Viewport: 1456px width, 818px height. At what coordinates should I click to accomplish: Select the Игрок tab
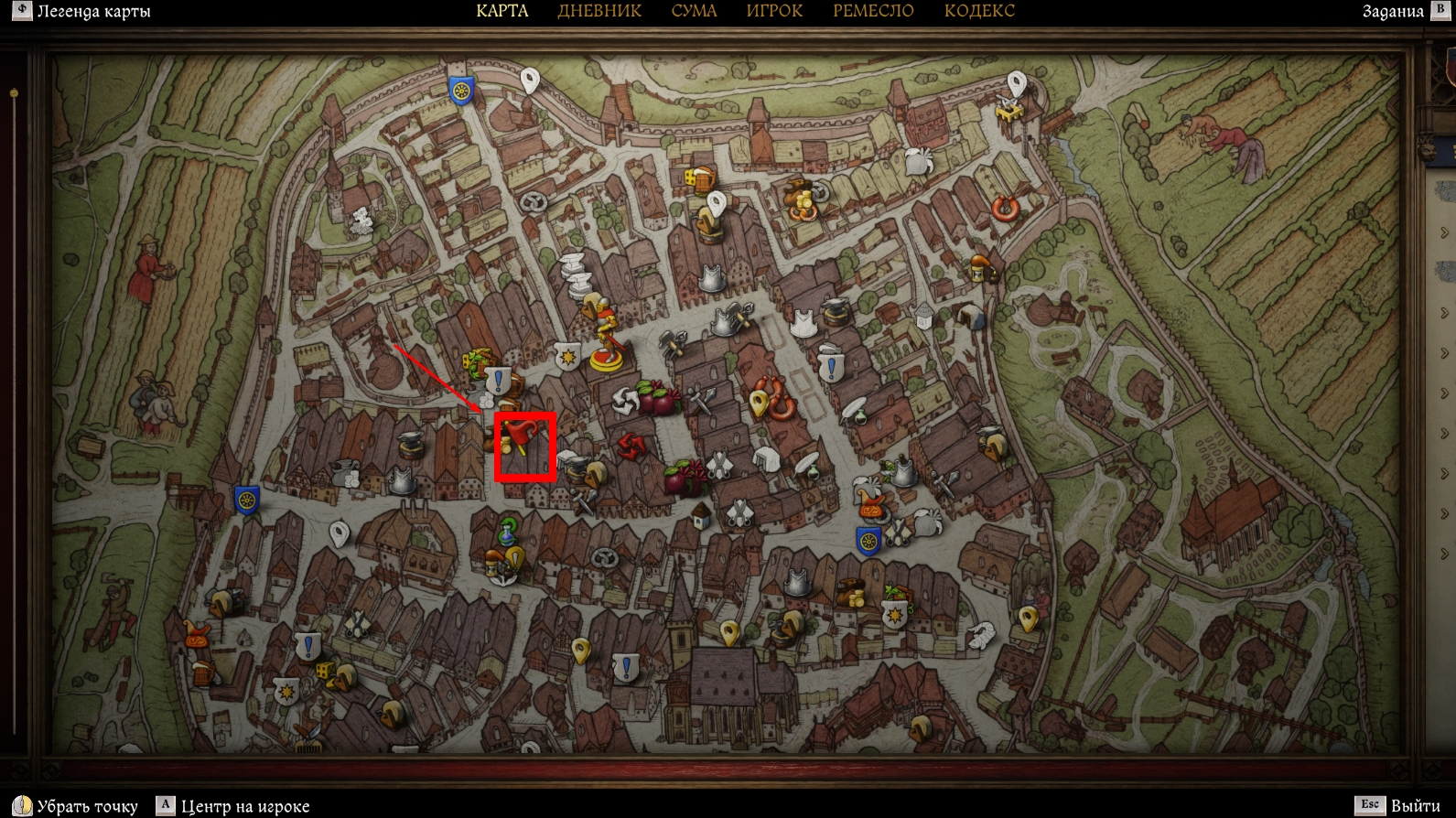click(774, 11)
